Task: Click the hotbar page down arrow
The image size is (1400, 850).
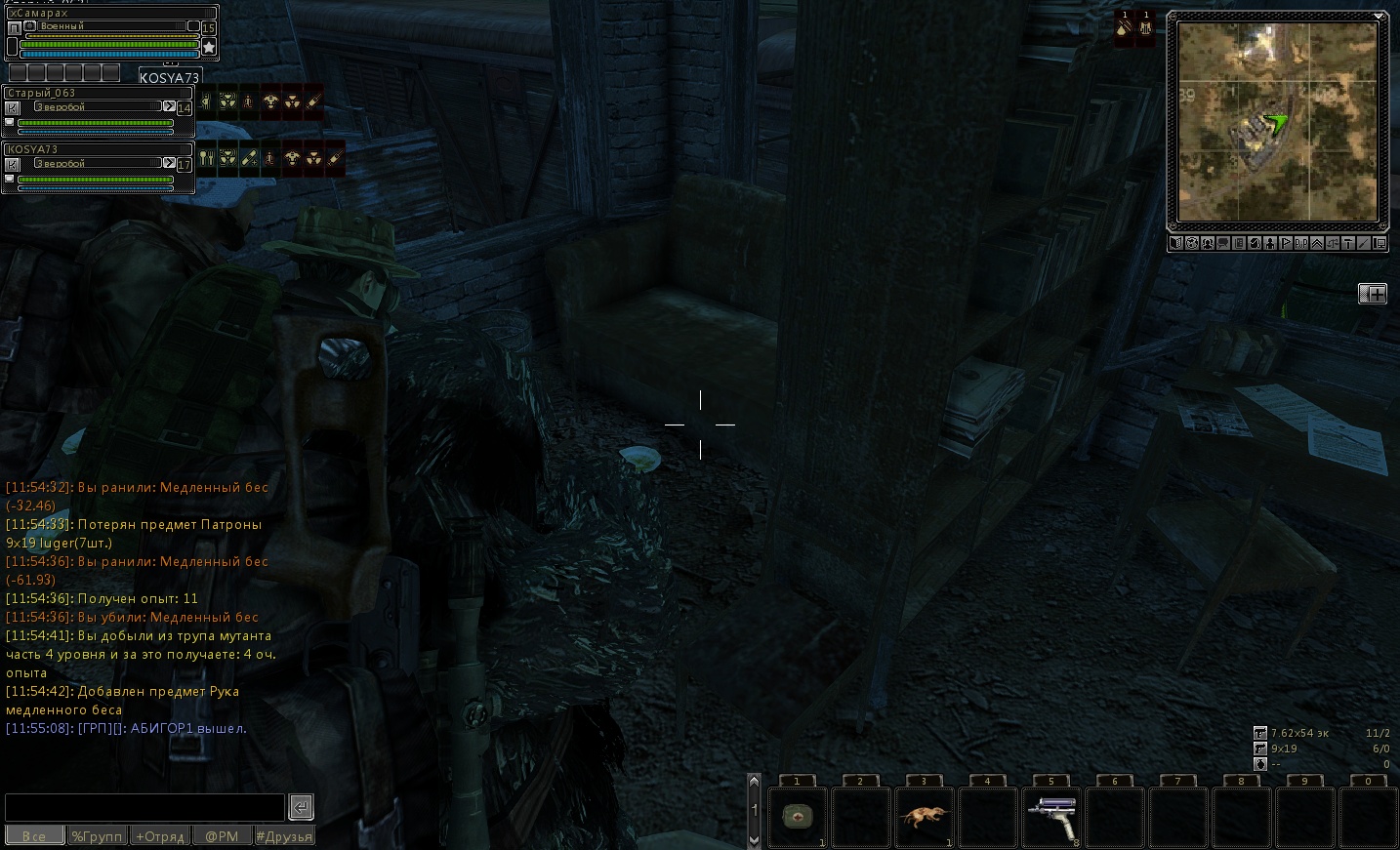Action: point(754,839)
